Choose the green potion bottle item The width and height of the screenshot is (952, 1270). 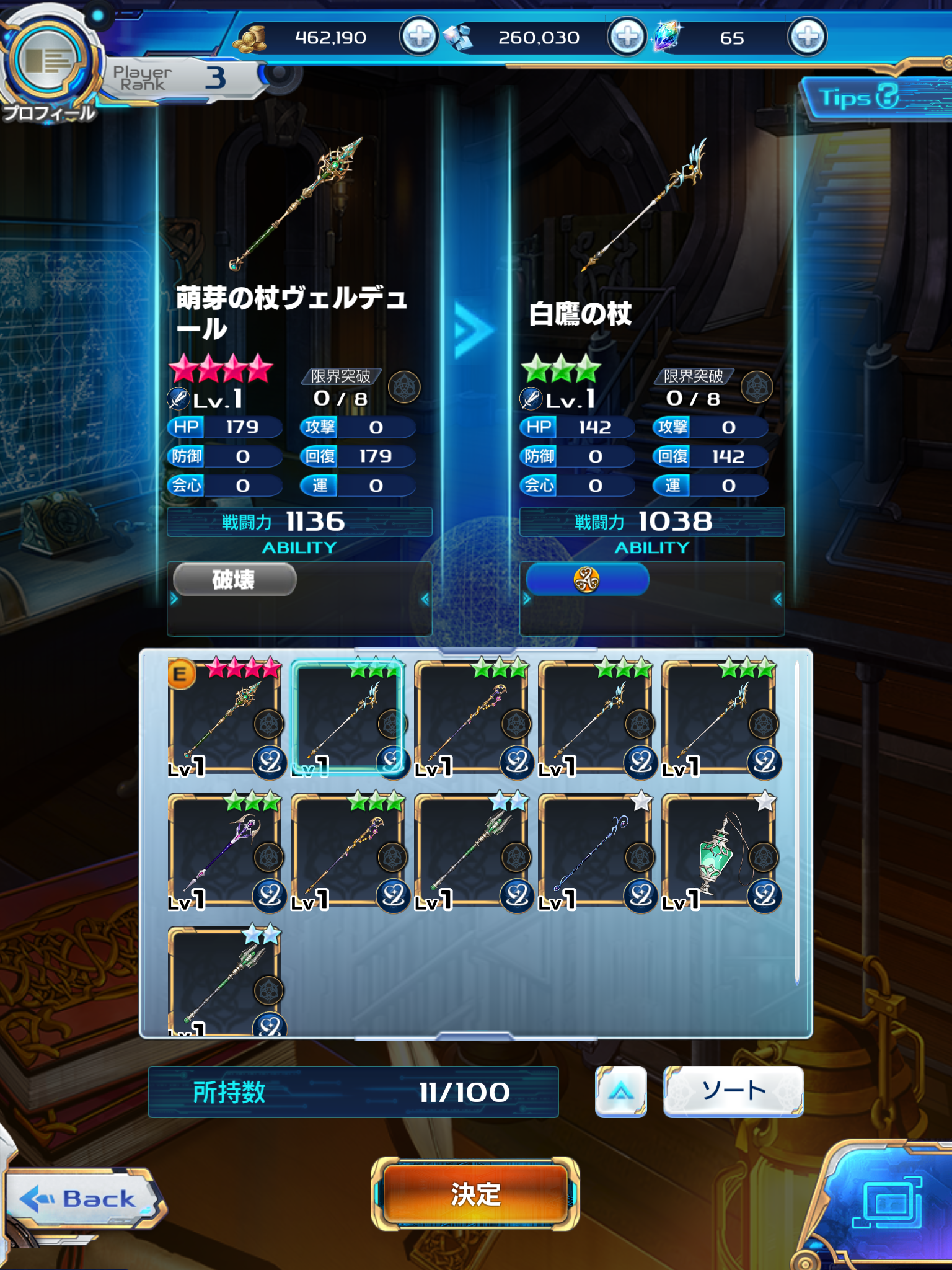718,850
